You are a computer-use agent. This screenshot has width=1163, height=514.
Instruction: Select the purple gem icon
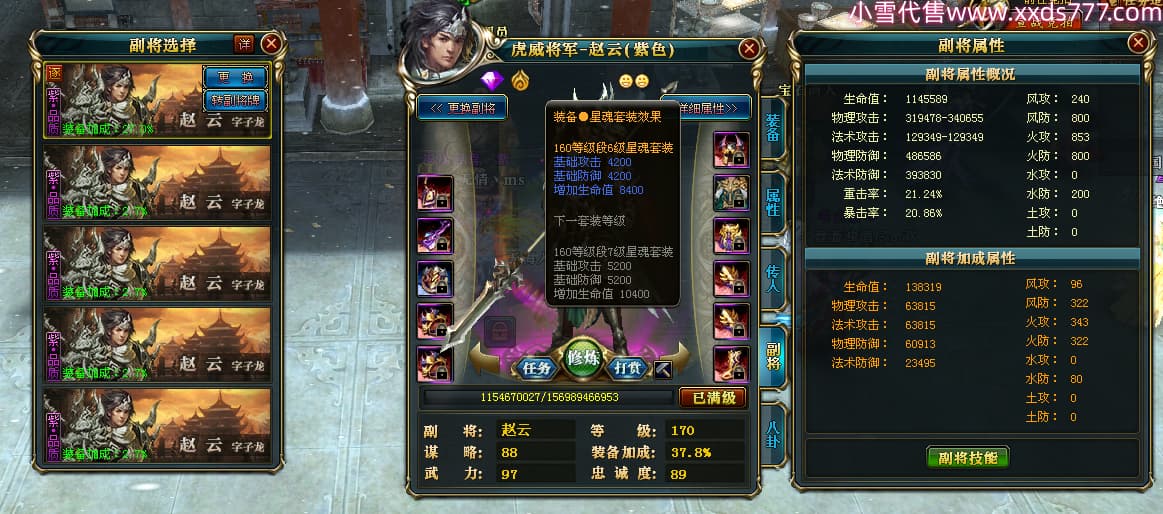(x=491, y=80)
